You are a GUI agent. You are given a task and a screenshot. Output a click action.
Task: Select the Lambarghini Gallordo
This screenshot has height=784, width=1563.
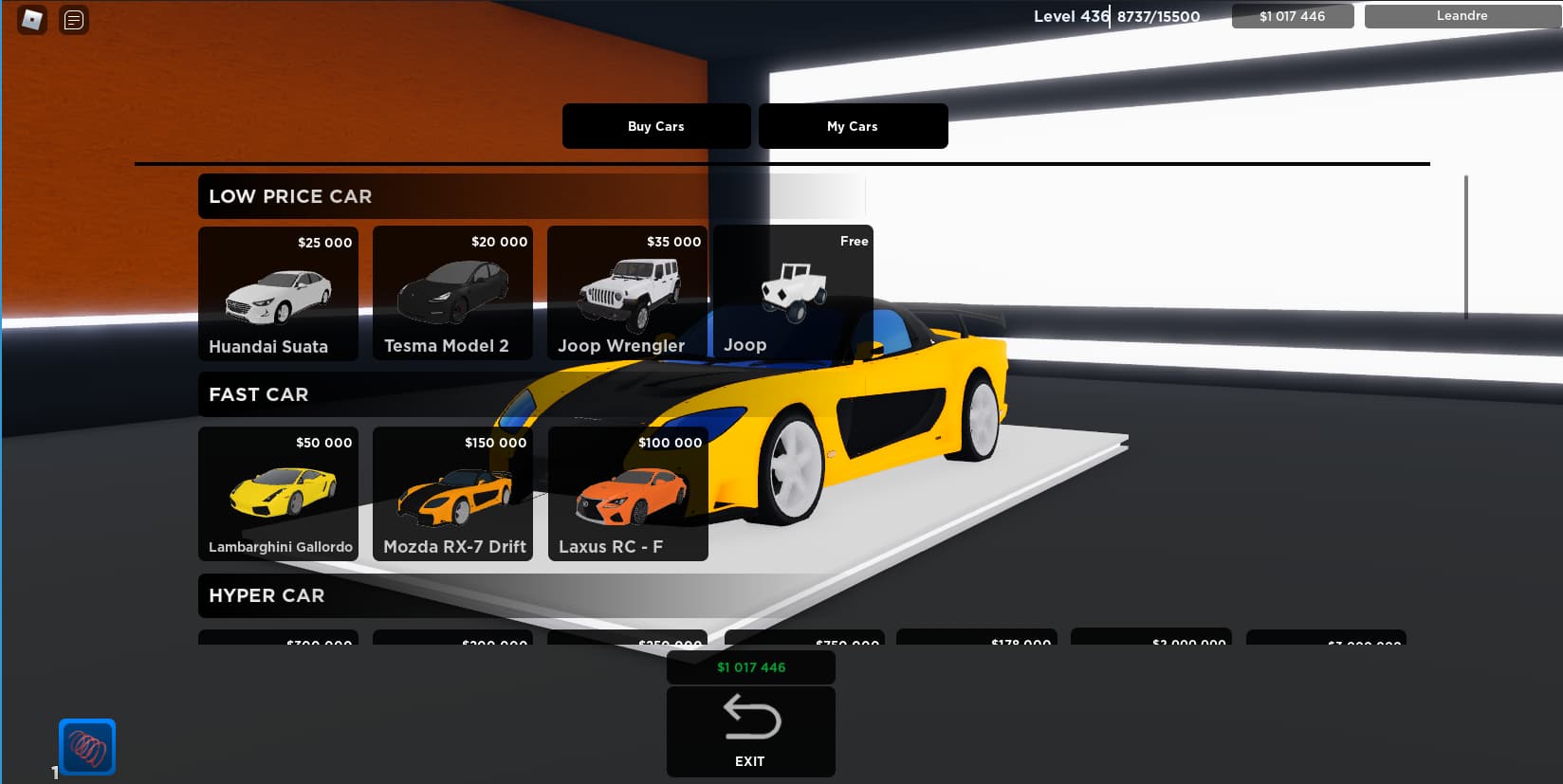point(277,494)
